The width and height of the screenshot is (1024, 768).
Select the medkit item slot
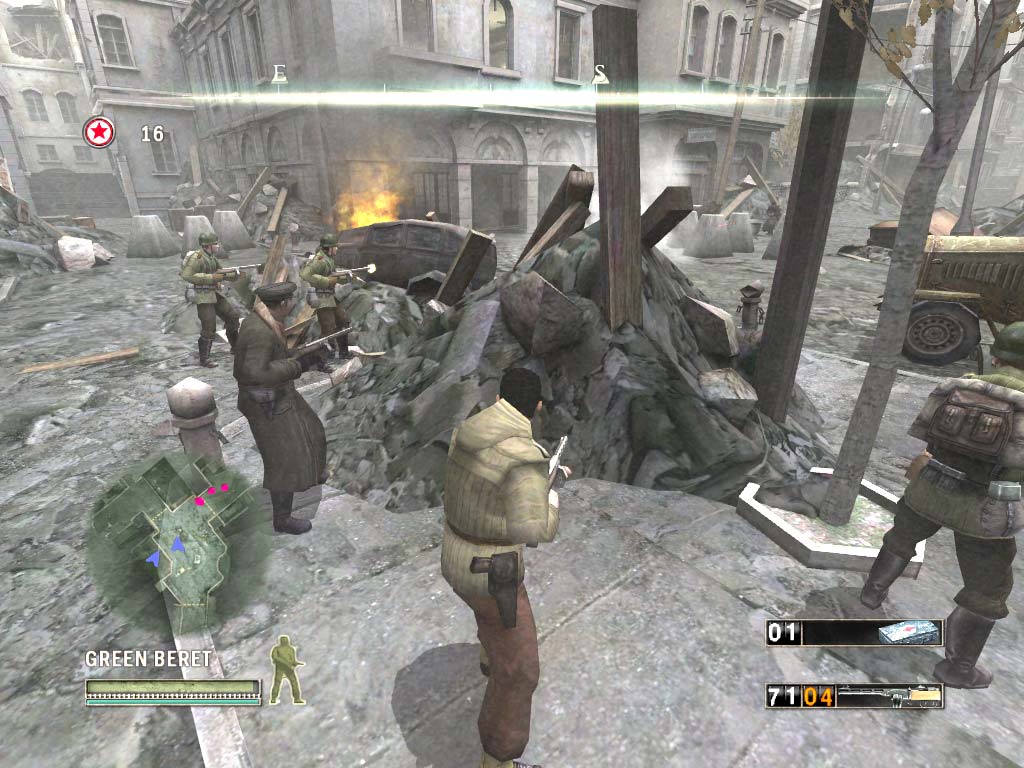click(x=909, y=633)
